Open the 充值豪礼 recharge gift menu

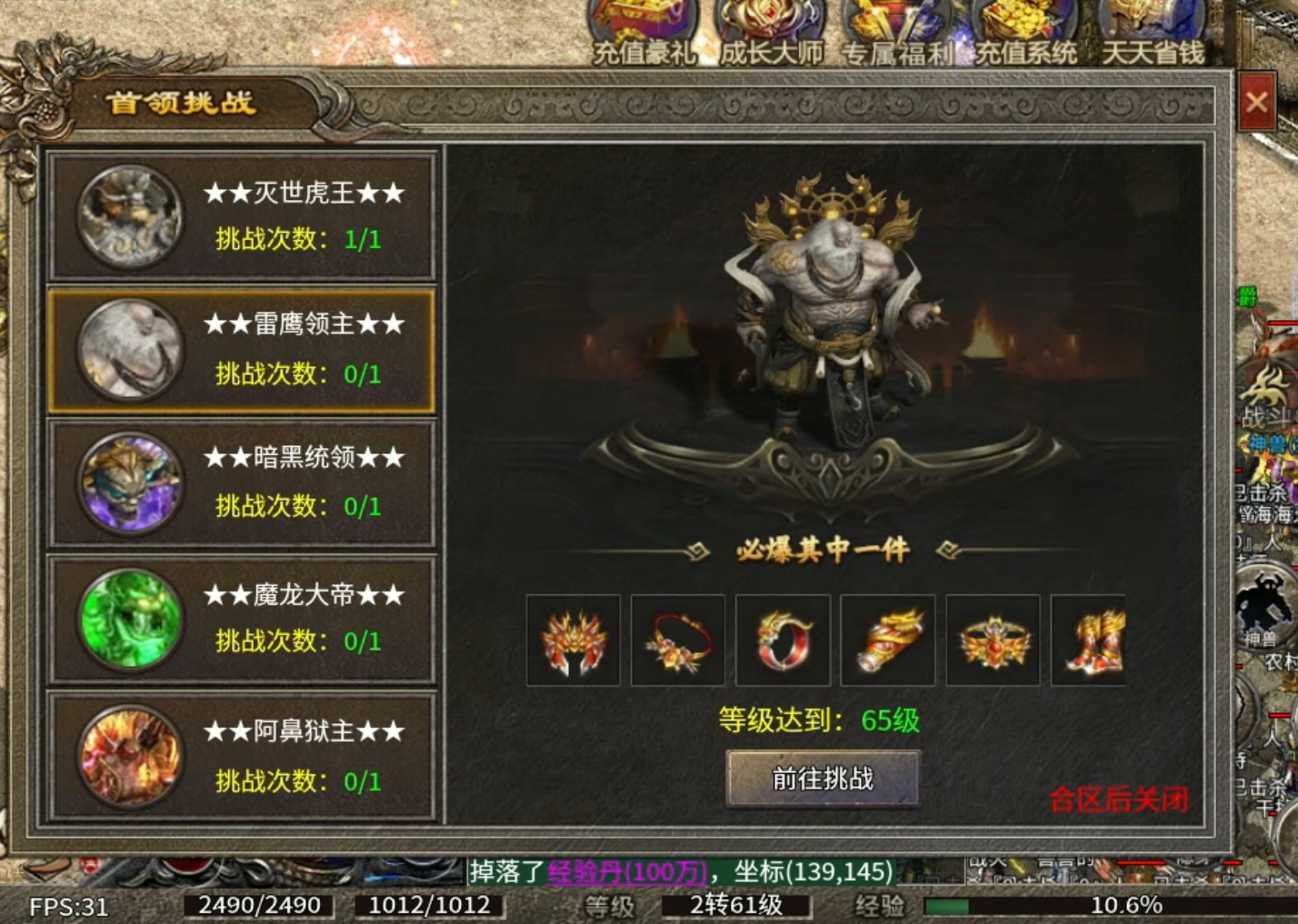pyautogui.click(x=644, y=32)
